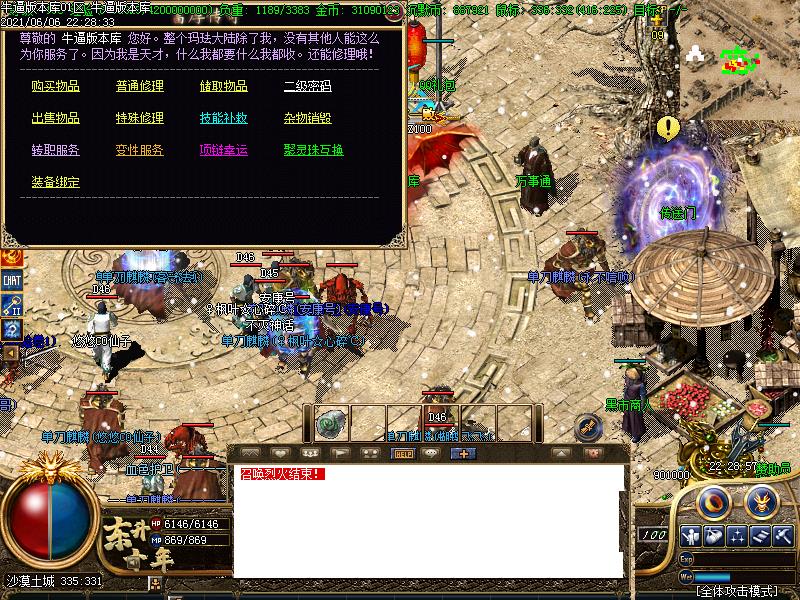The image size is (800, 600).
Task: Open the CHAT button on left edge
Action: (12, 281)
